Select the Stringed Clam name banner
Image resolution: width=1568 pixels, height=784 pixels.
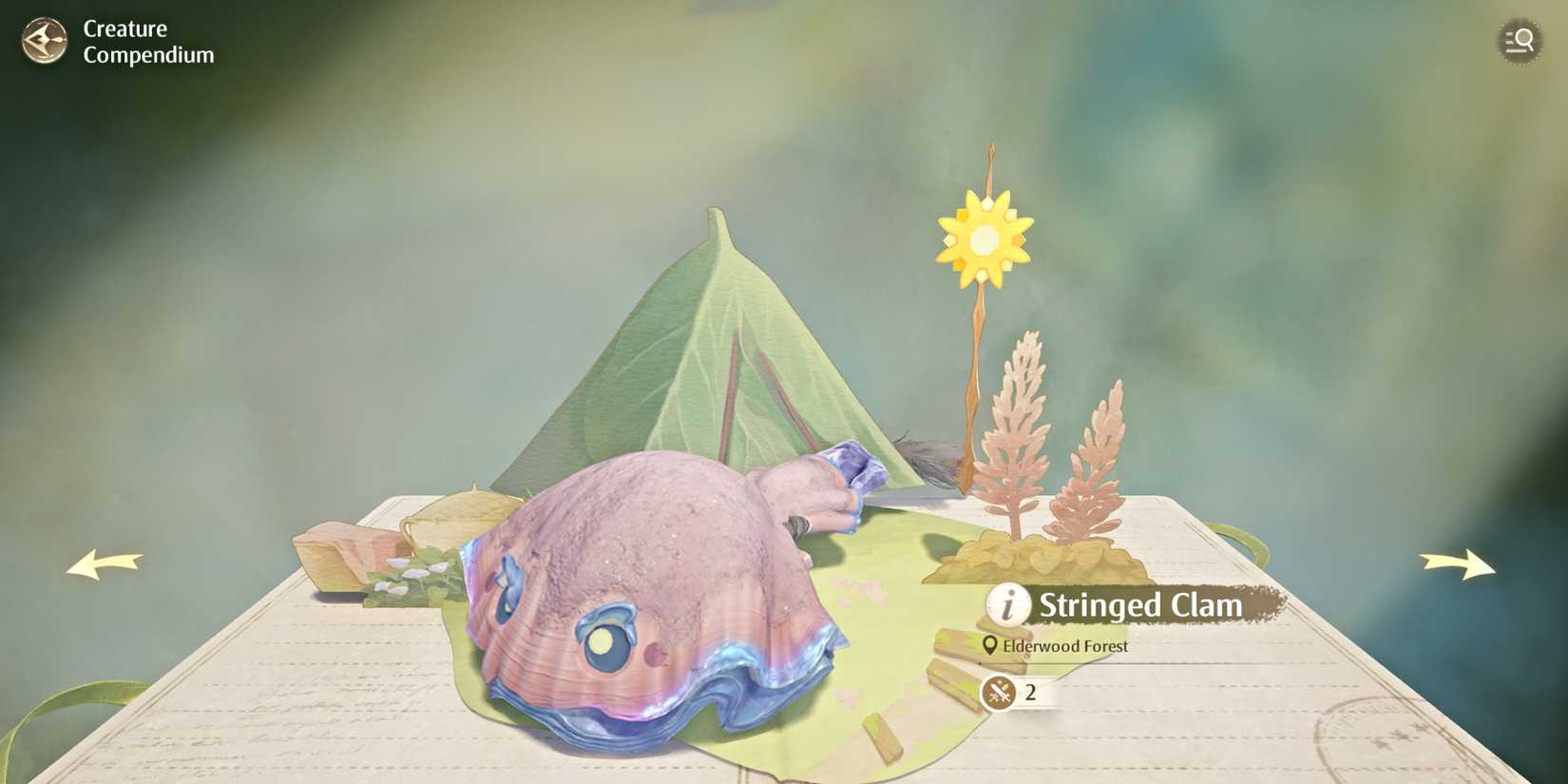click(x=1140, y=604)
